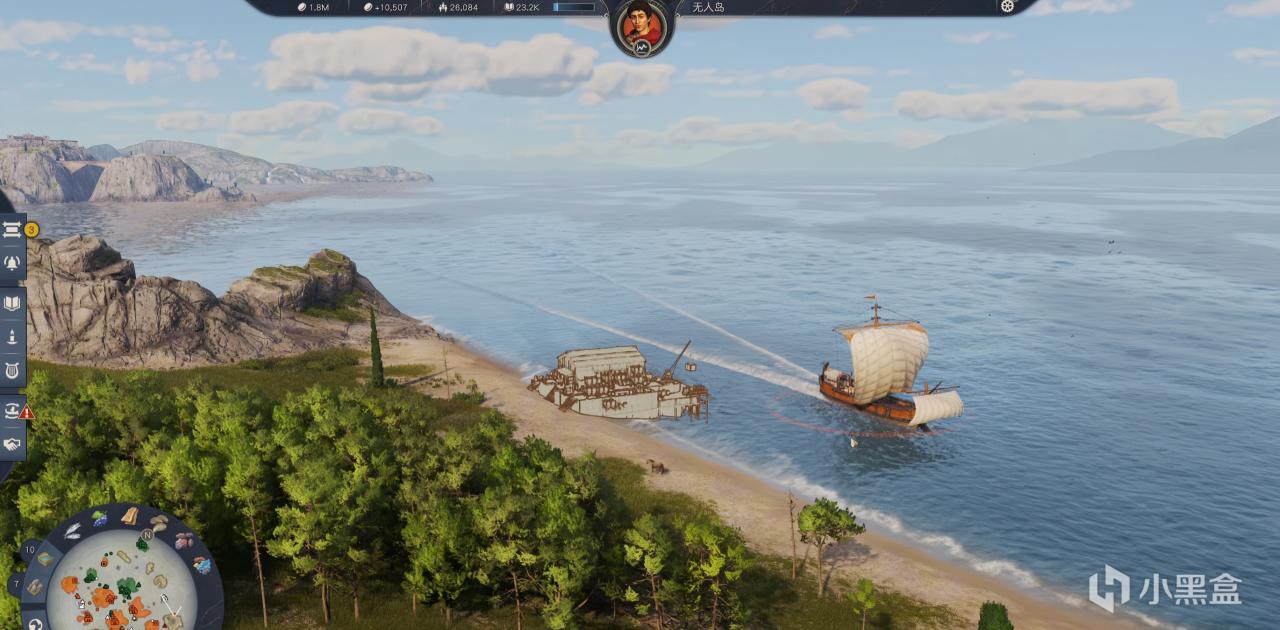The width and height of the screenshot is (1280, 630).
Task: Select the tan wedge resource on the minimap ring
Action: pyautogui.click(x=130, y=515)
